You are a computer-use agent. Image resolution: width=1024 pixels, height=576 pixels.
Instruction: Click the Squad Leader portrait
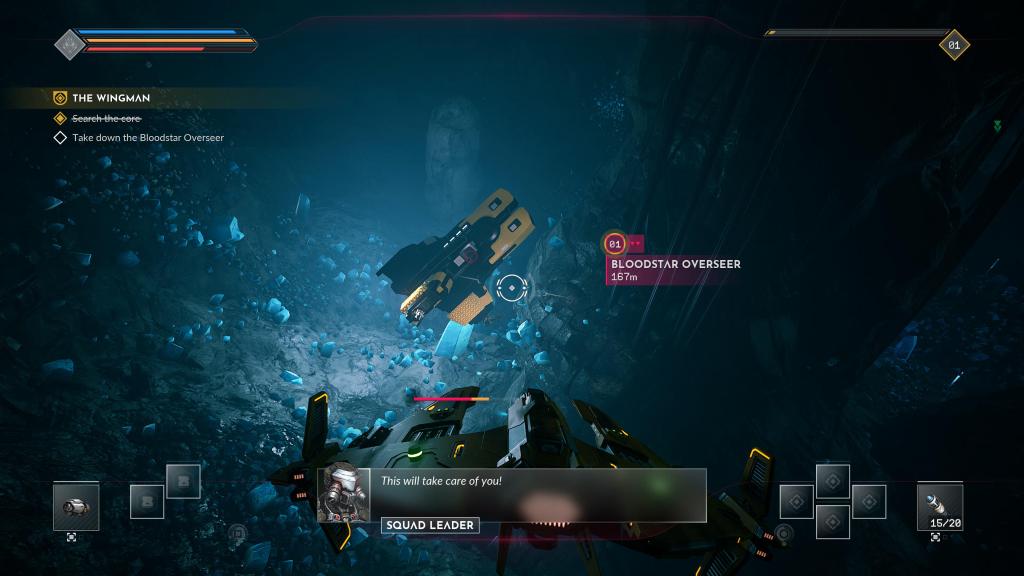[344, 493]
